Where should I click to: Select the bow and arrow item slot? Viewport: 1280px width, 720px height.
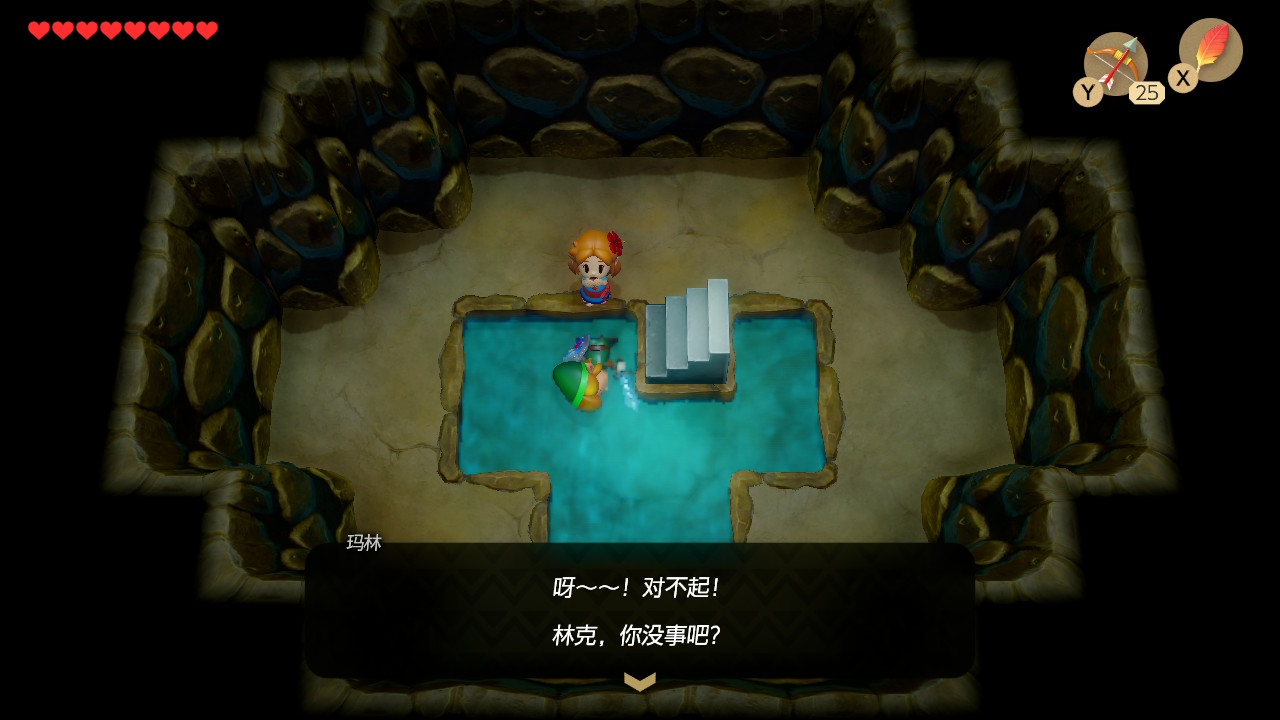(1115, 64)
